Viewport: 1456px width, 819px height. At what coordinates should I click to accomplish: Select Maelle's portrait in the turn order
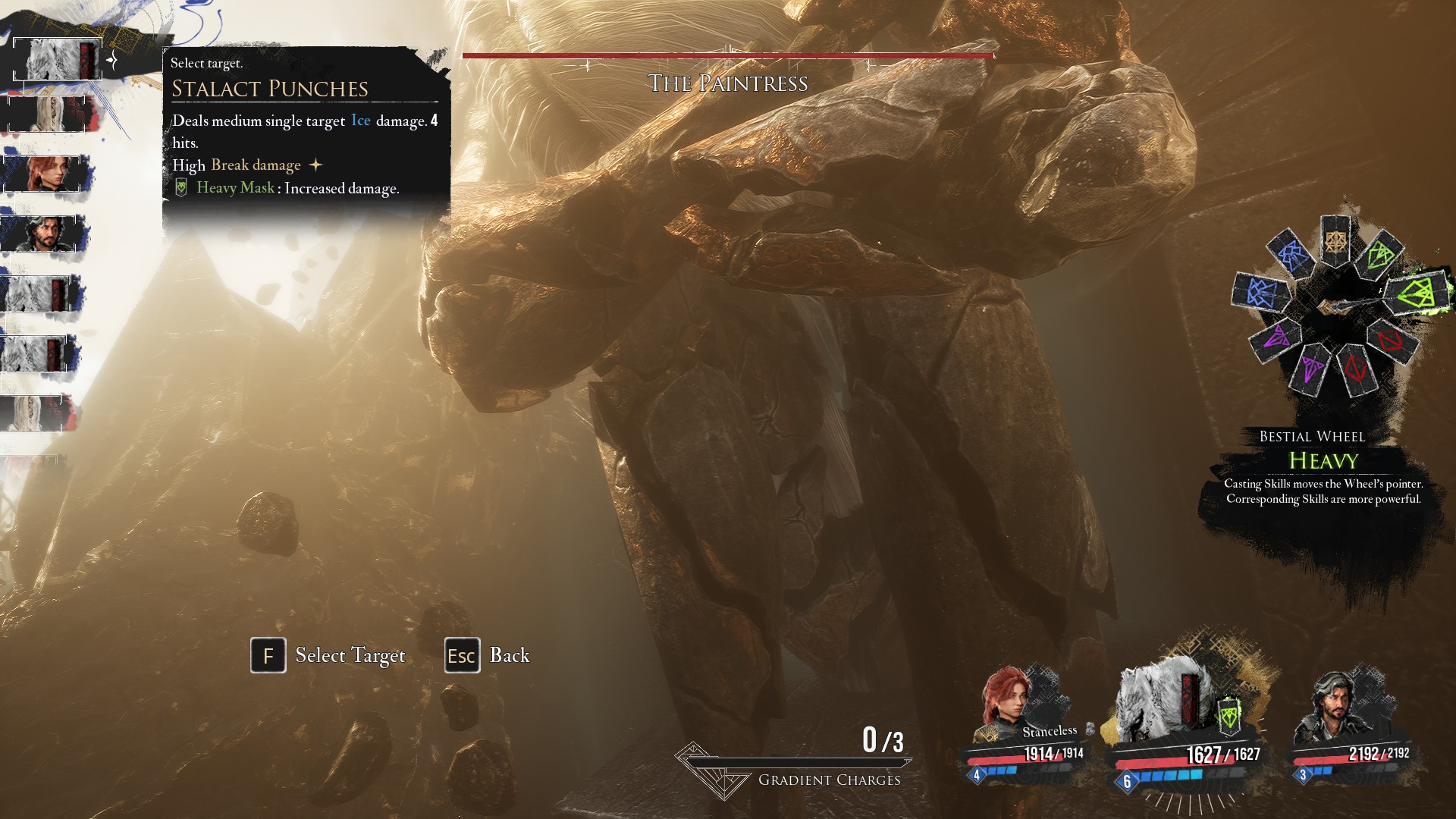click(47, 174)
